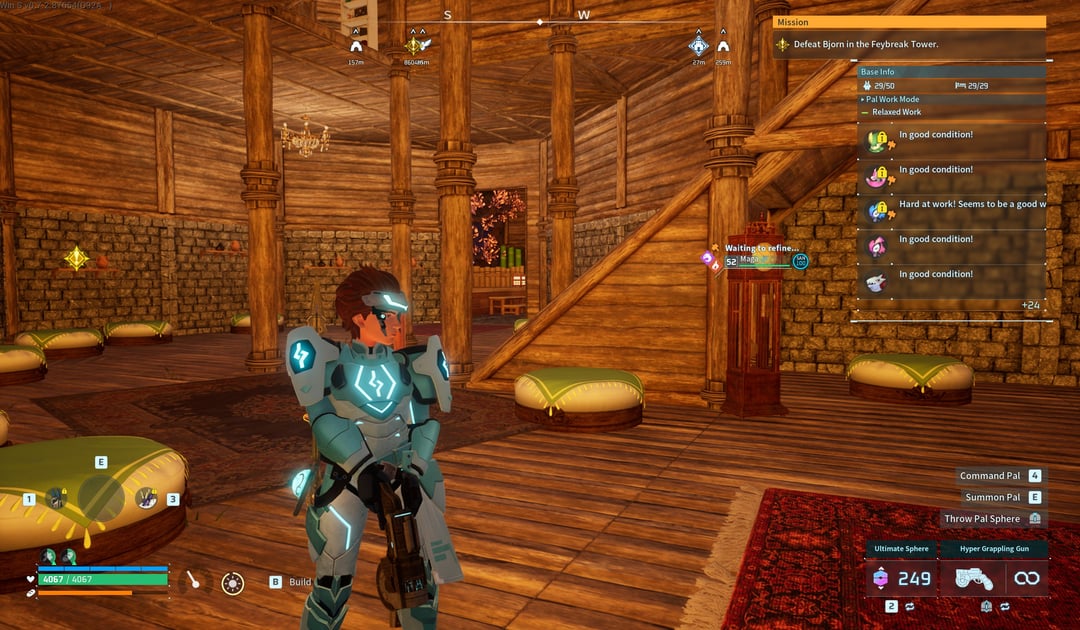Click the sun time-of-day icon
Screen dimensions: 1080x630
pos(233,582)
